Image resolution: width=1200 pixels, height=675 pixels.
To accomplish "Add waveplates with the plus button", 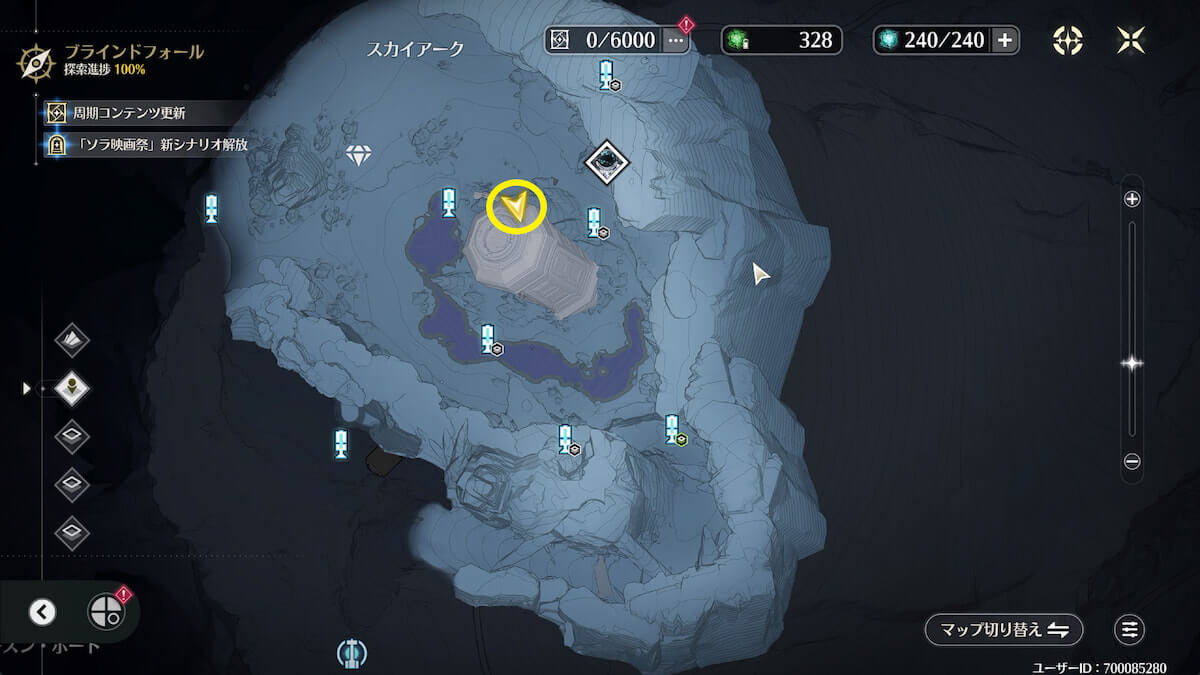I will (x=1005, y=40).
